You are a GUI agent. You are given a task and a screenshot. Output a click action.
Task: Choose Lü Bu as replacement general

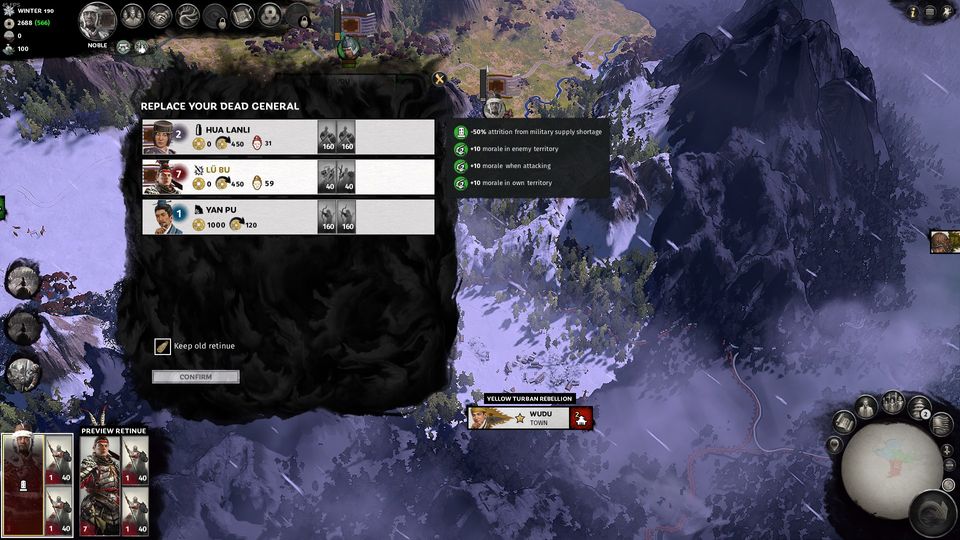[288, 177]
